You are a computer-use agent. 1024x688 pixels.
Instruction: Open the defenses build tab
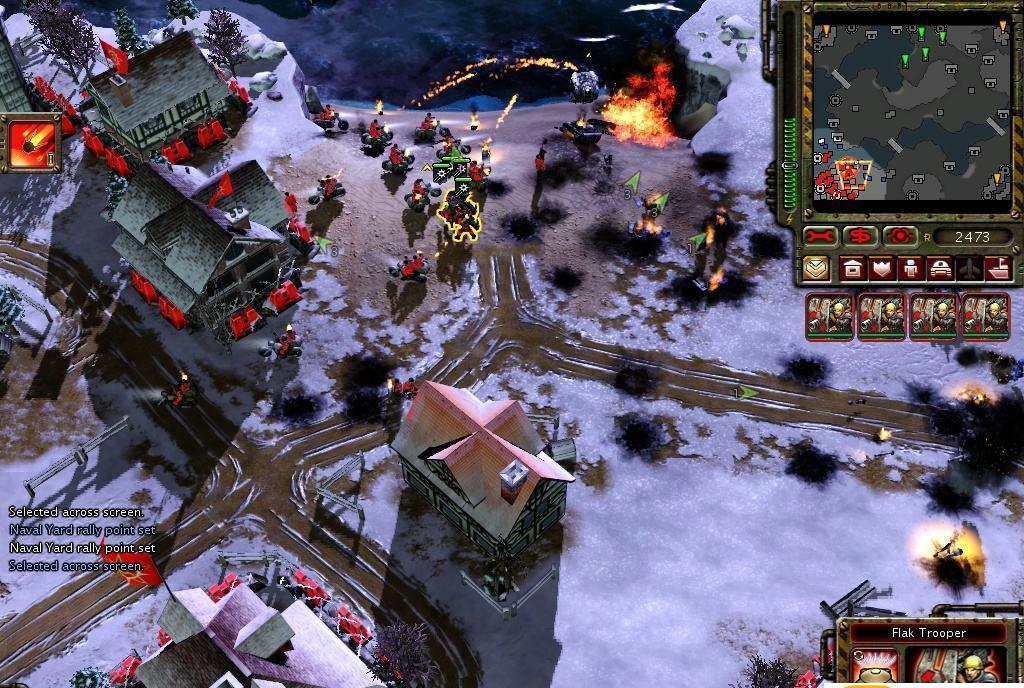pyautogui.click(x=881, y=268)
